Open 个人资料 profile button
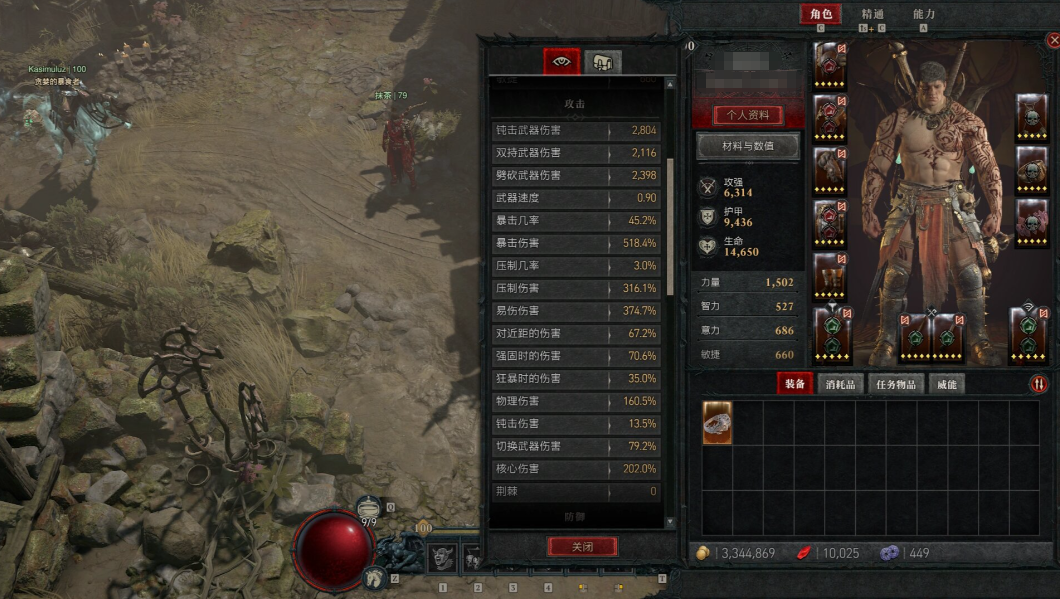1060x599 pixels. pyautogui.click(x=748, y=115)
